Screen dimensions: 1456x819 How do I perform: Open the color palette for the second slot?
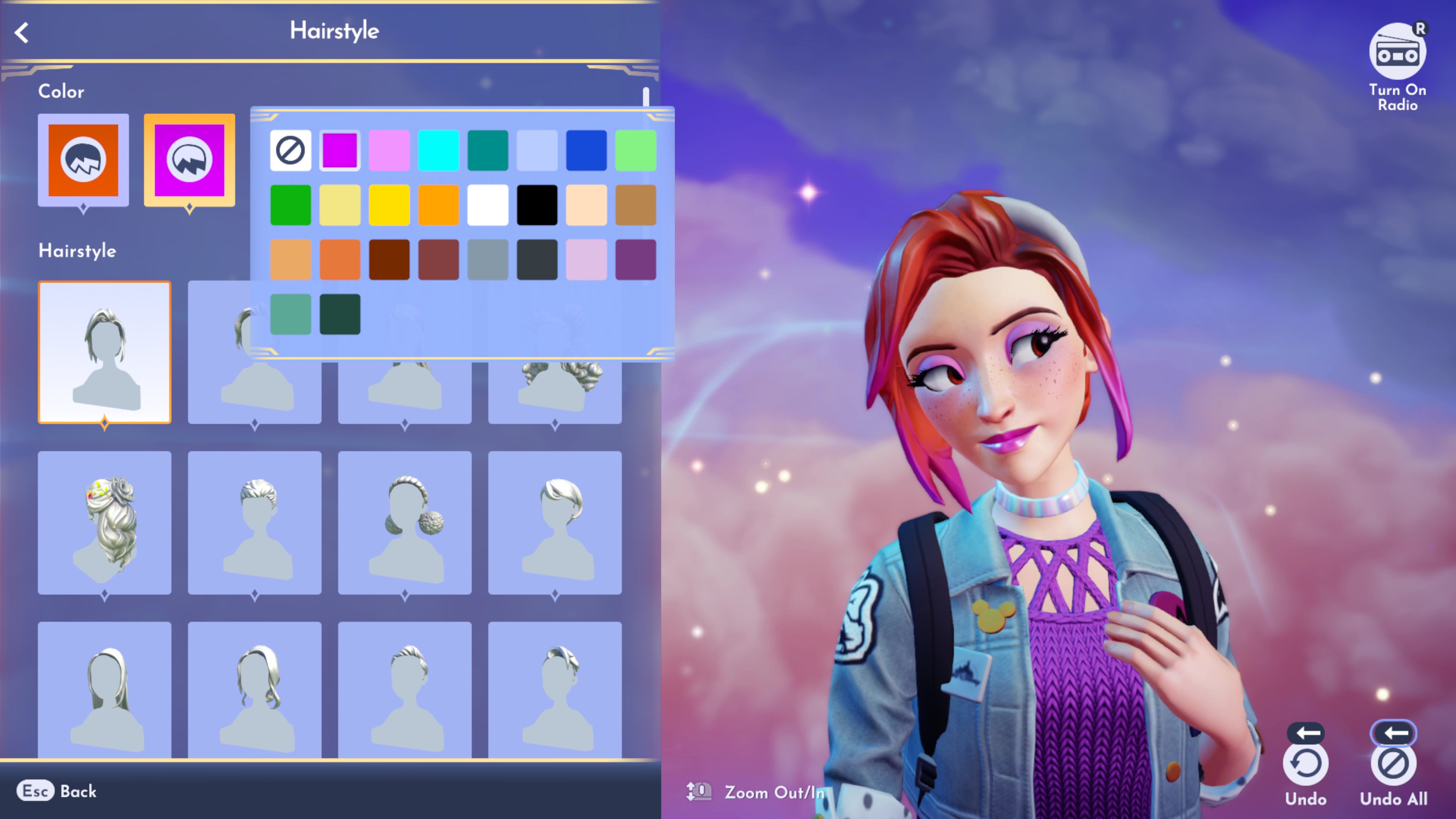(189, 160)
